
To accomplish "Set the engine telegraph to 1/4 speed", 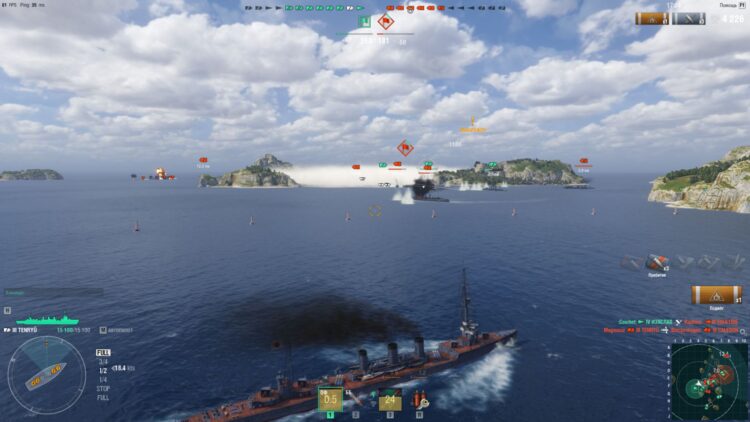I will (x=103, y=377).
